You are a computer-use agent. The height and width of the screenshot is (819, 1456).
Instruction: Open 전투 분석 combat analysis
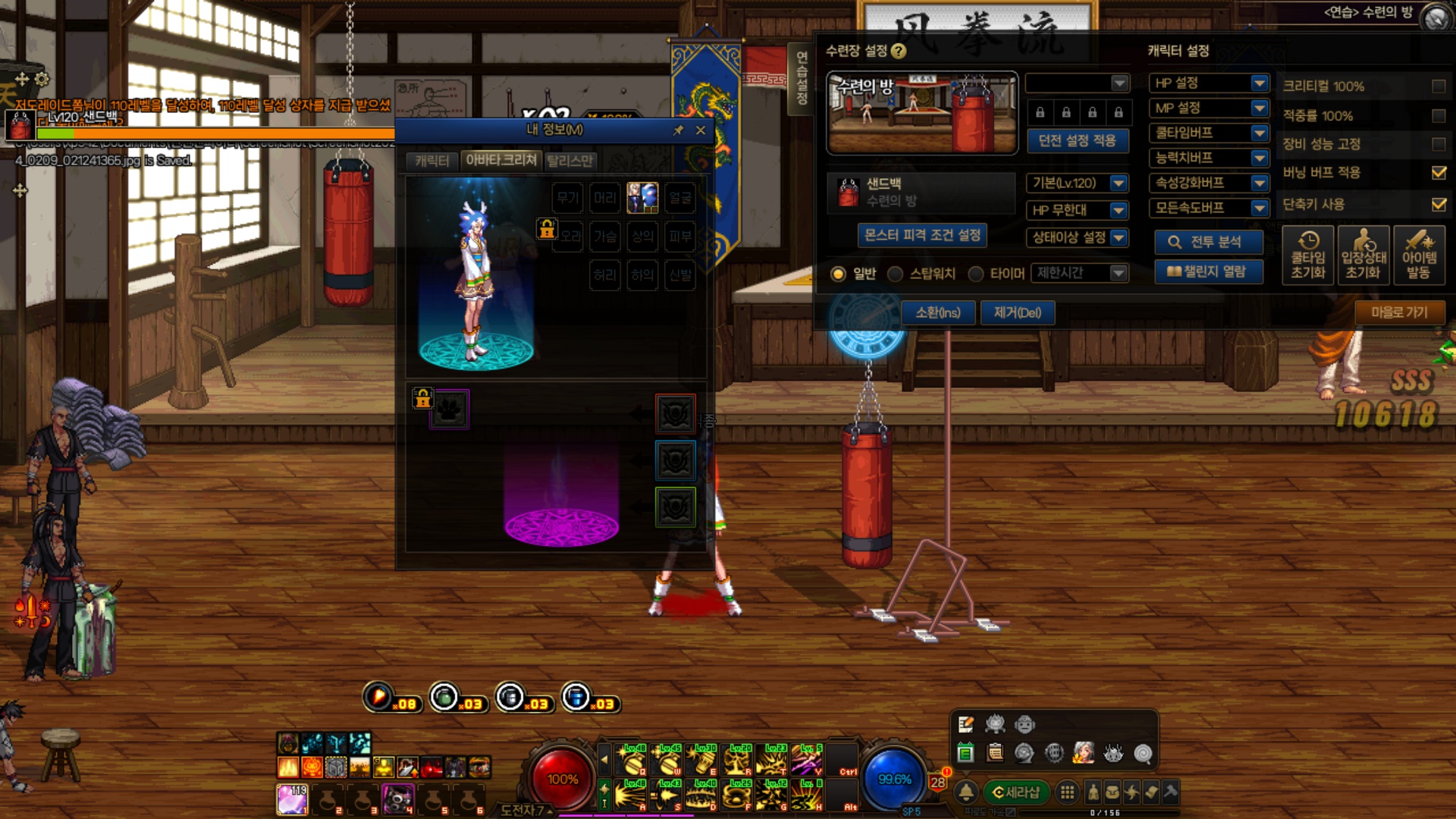[1209, 242]
